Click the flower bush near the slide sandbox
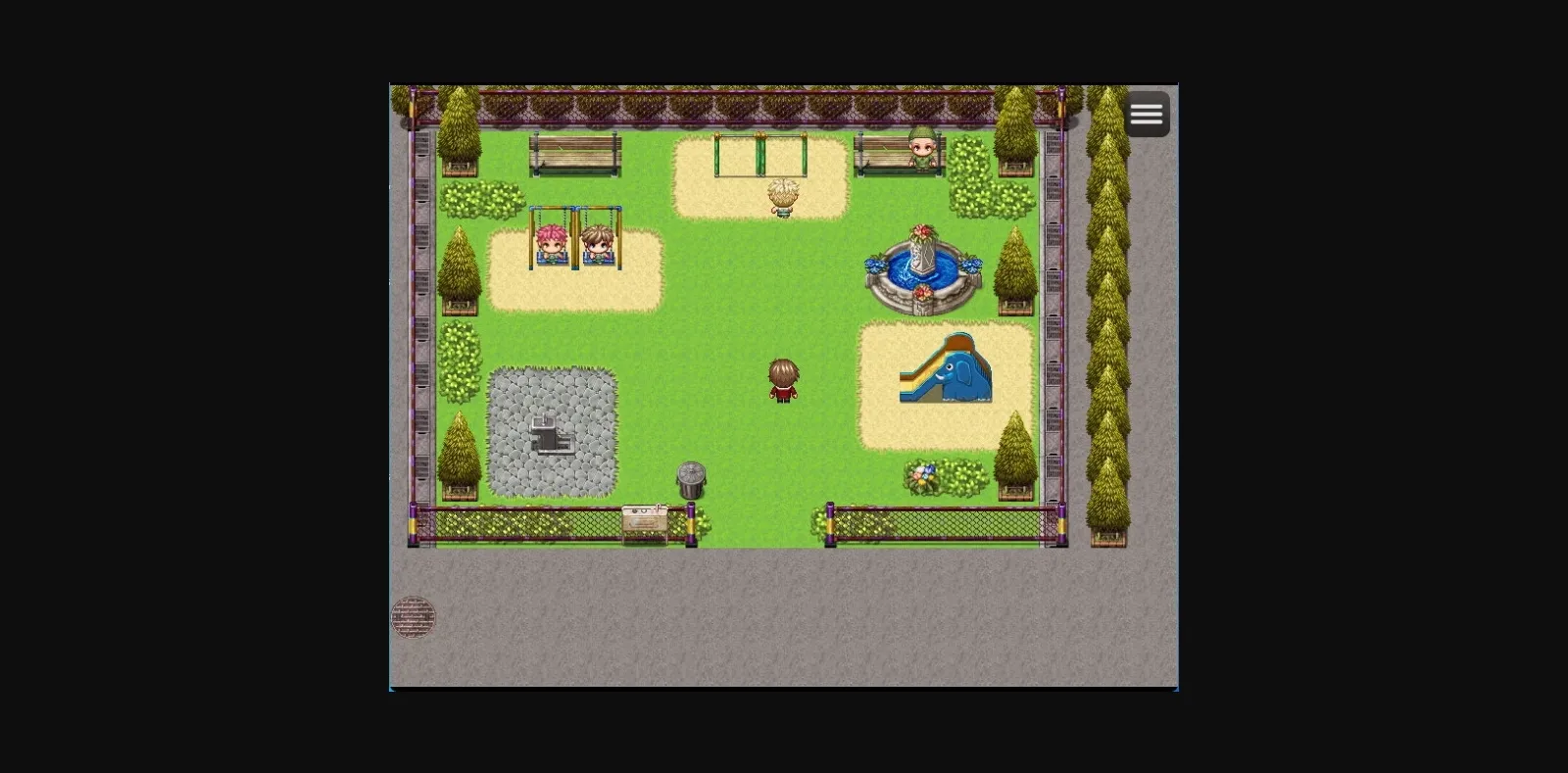The height and width of the screenshot is (773, 1568). coord(922,474)
